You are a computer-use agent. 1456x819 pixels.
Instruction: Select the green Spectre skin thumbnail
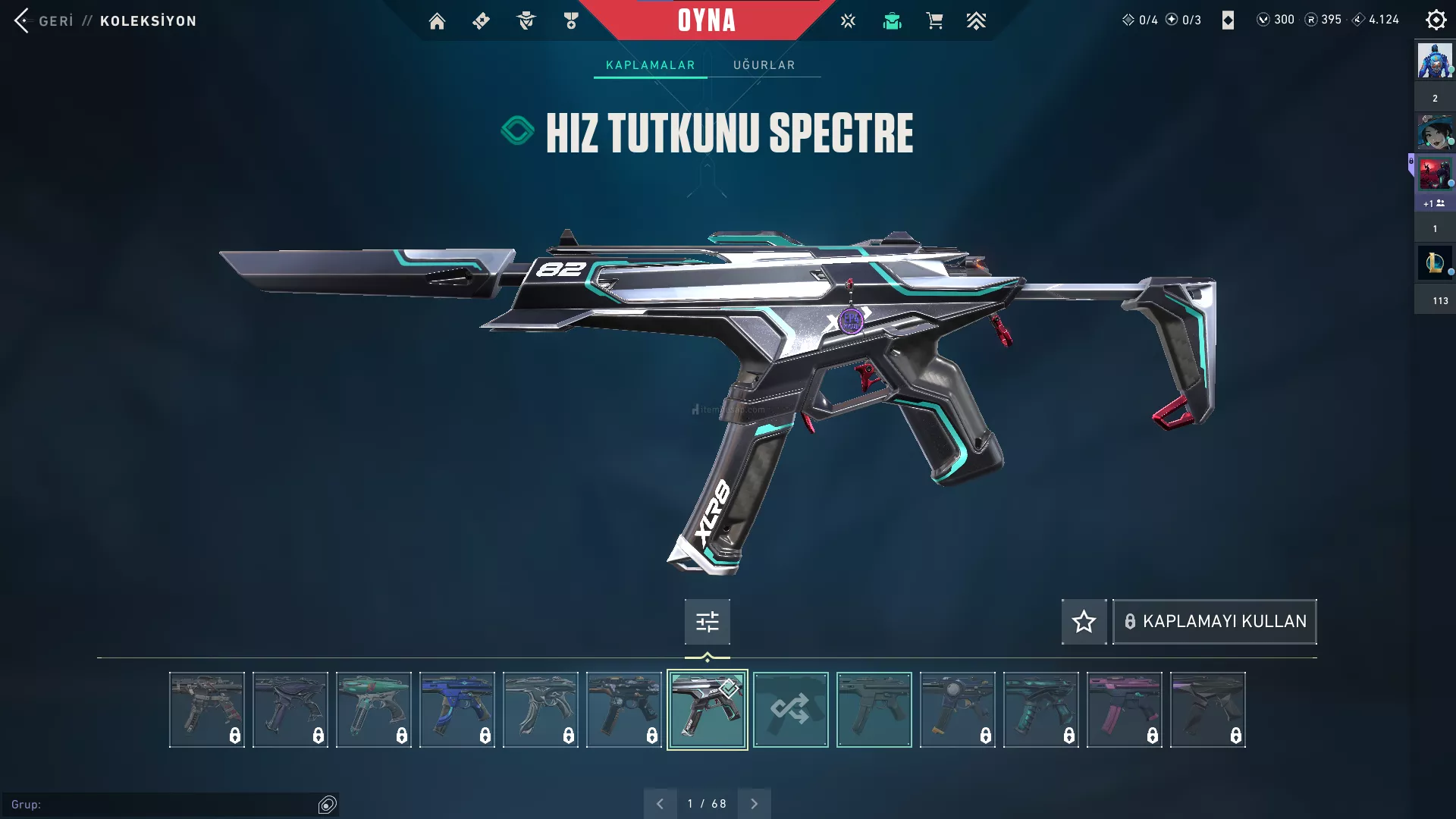click(373, 710)
